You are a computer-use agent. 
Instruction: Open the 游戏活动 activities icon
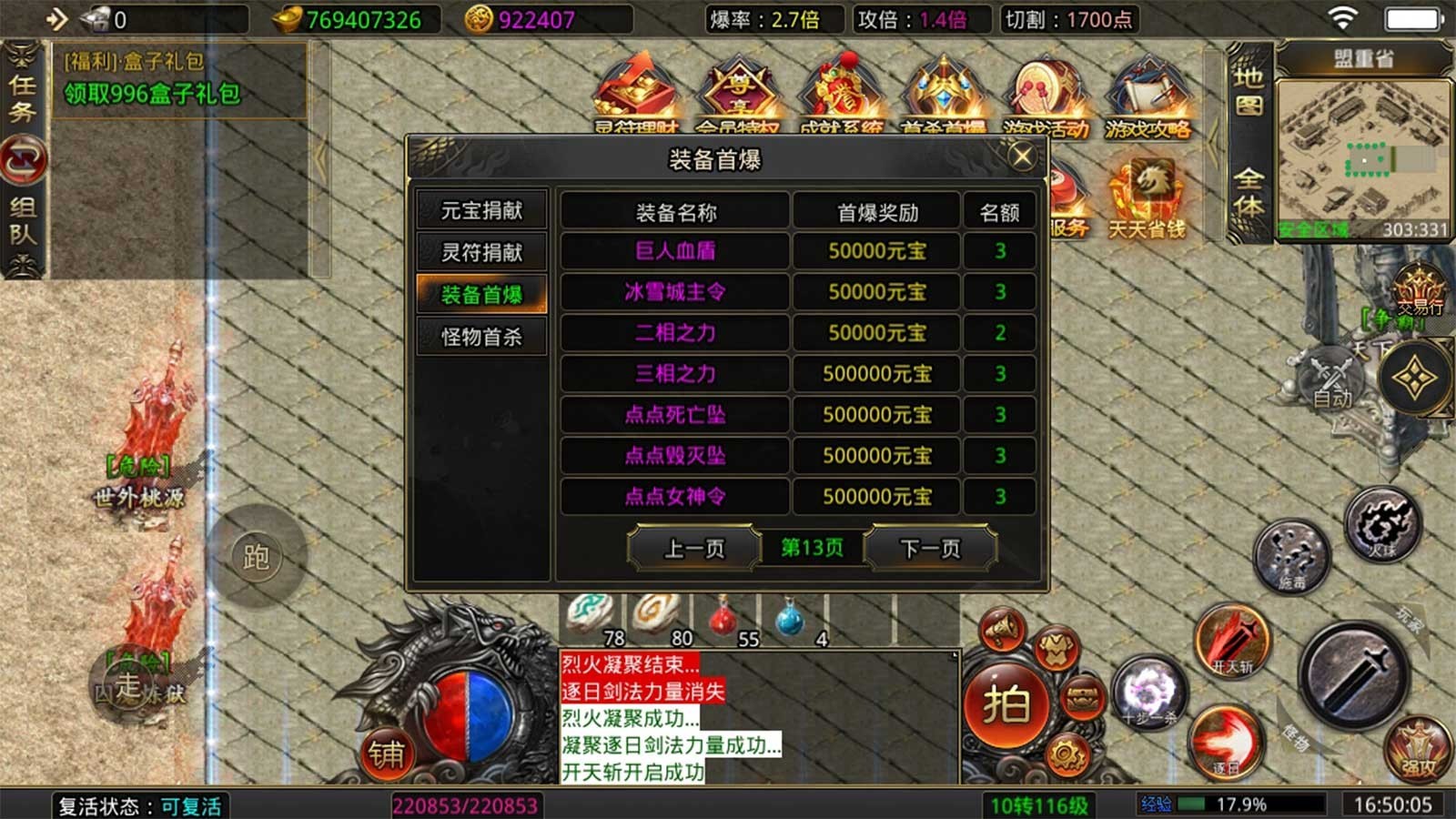(1046, 91)
